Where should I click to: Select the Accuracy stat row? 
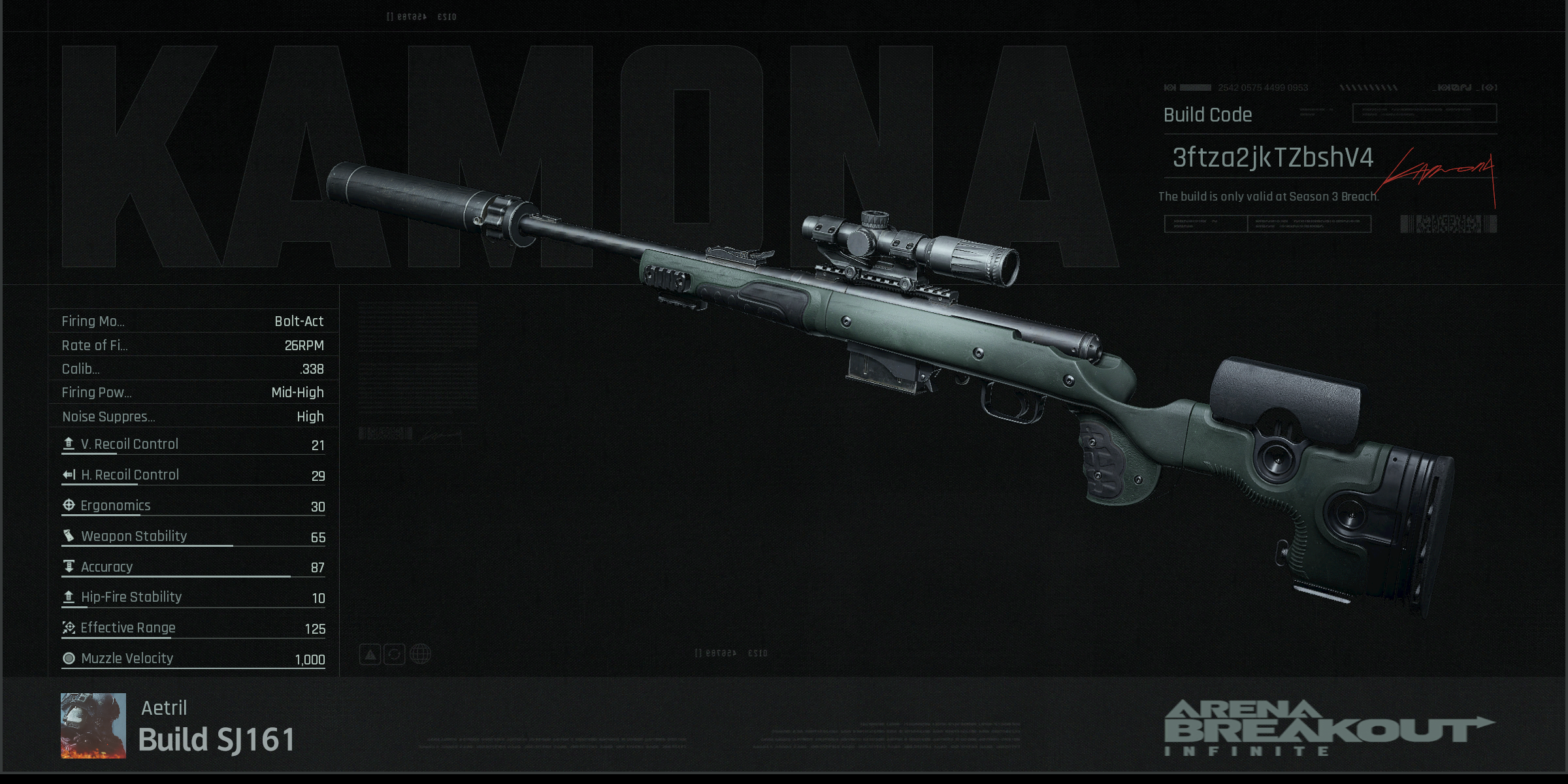(193, 567)
